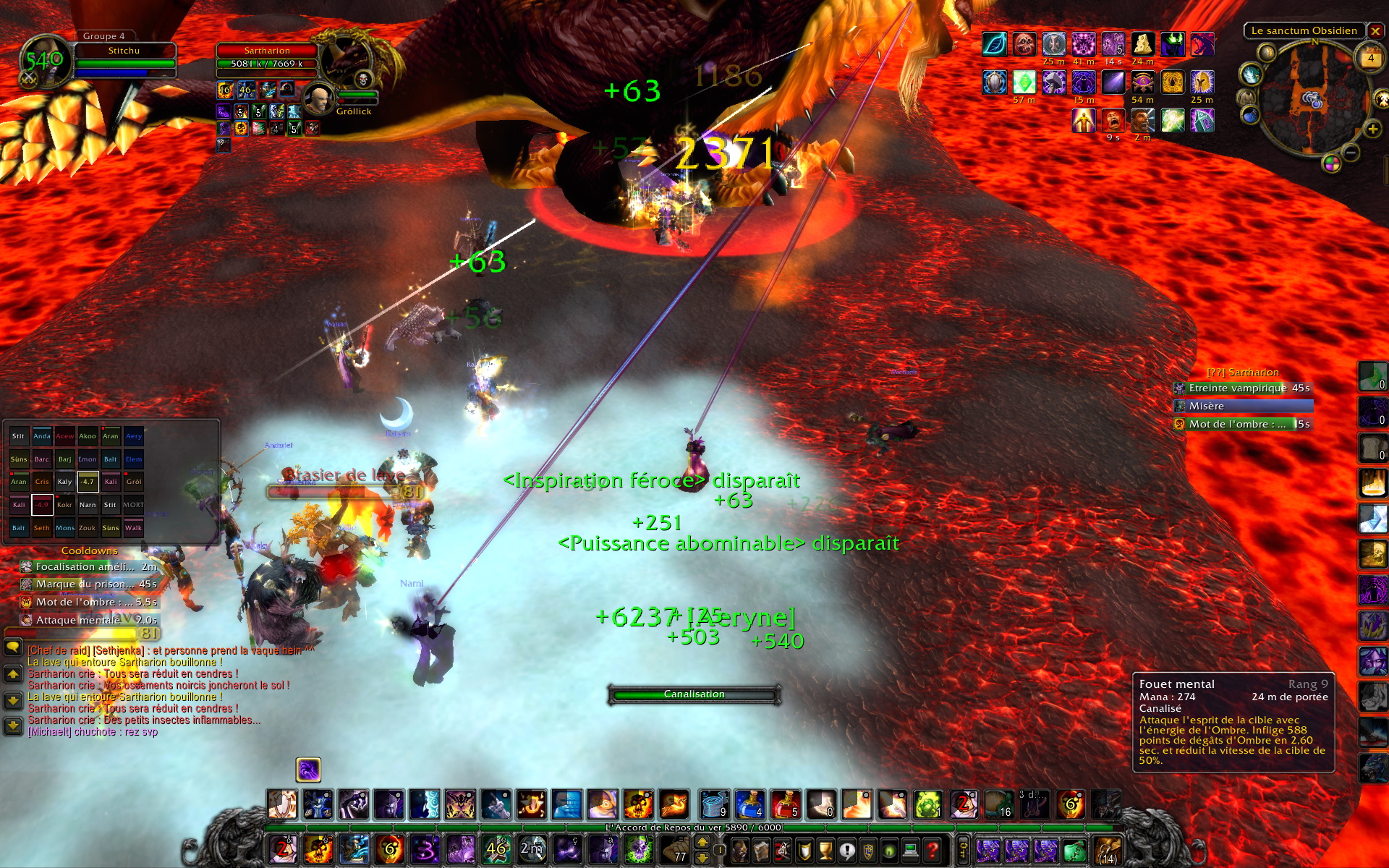The height and width of the screenshot is (868, 1389).
Task: Open the backpack showing 14 free slots
Action: click(1107, 850)
